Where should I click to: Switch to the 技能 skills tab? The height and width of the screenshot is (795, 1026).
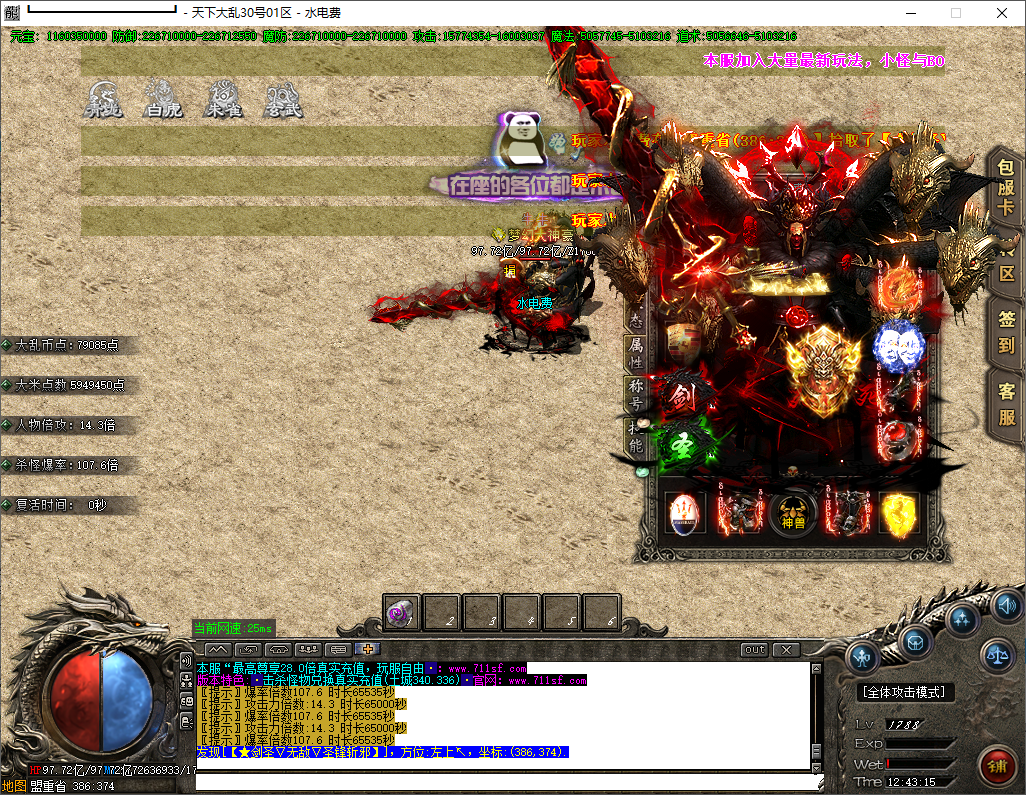pos(636,437)
